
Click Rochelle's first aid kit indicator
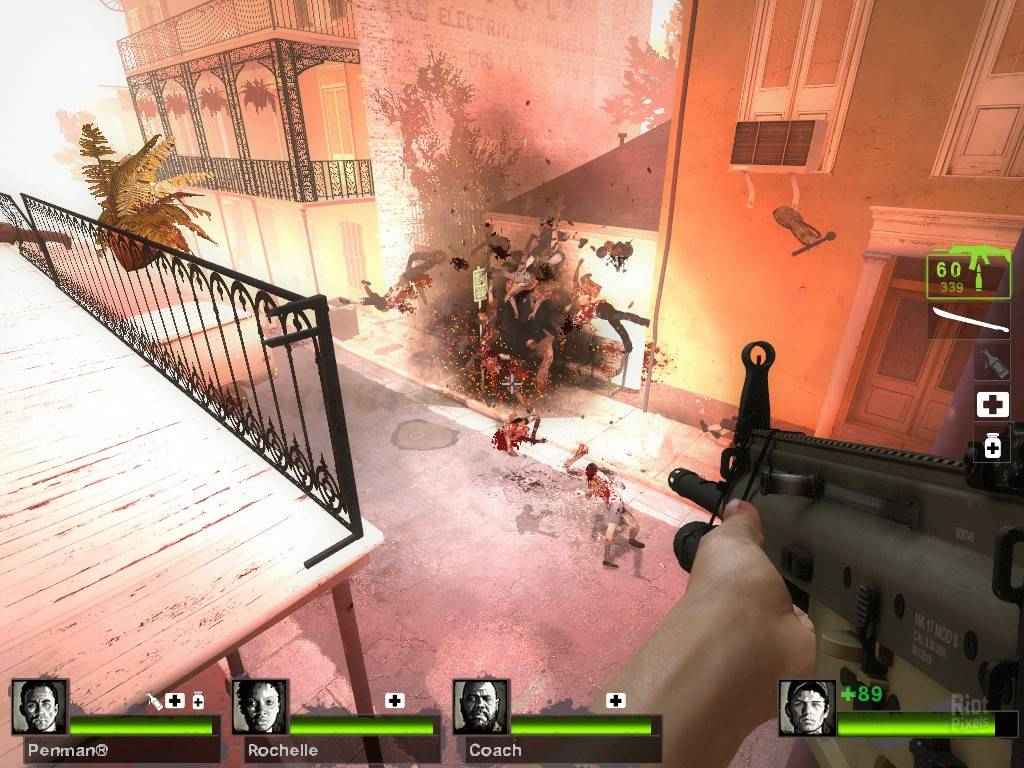click(x=395, y=700)
